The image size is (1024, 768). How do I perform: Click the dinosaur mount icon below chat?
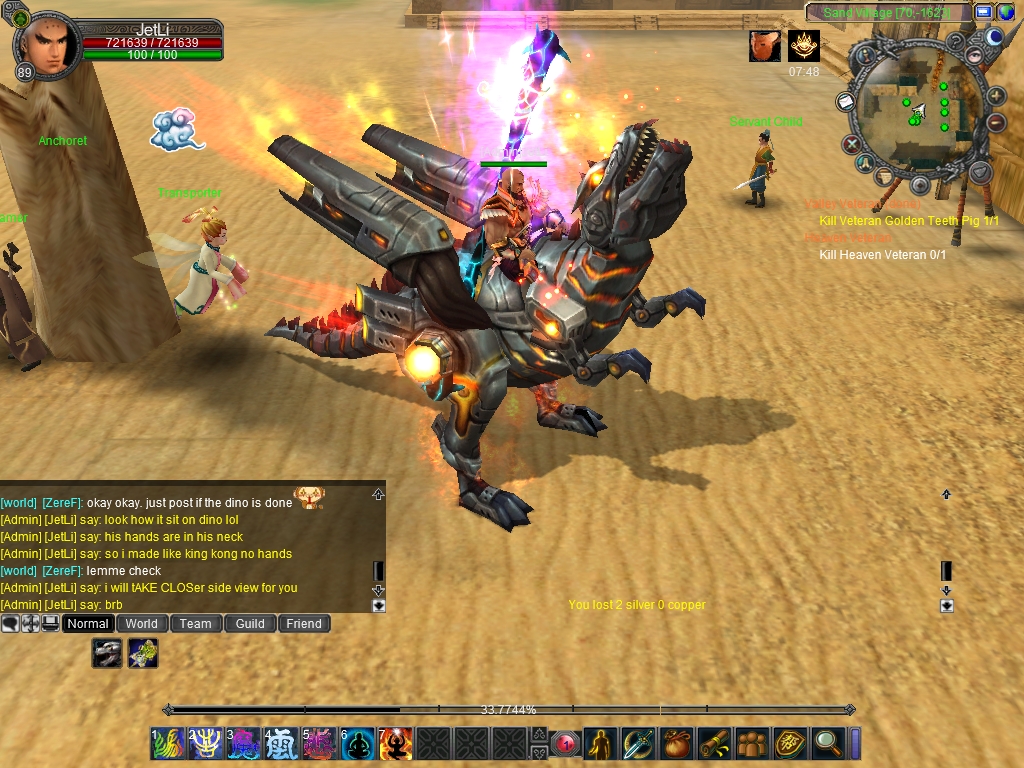tap(107, 653)
